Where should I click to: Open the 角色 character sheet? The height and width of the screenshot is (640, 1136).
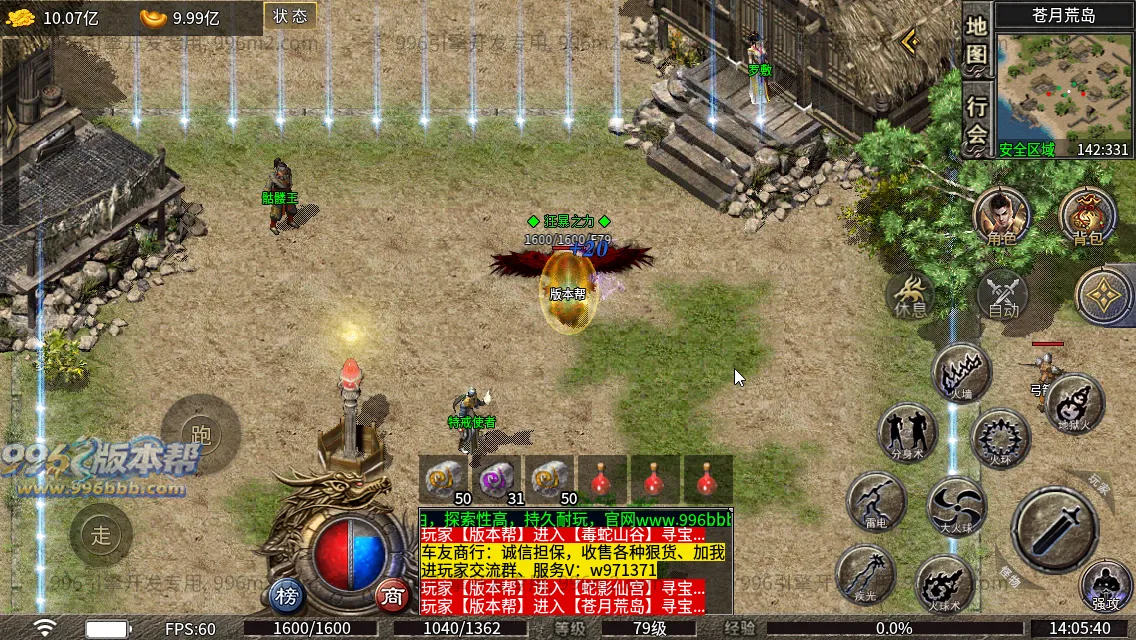(1002, 214)
